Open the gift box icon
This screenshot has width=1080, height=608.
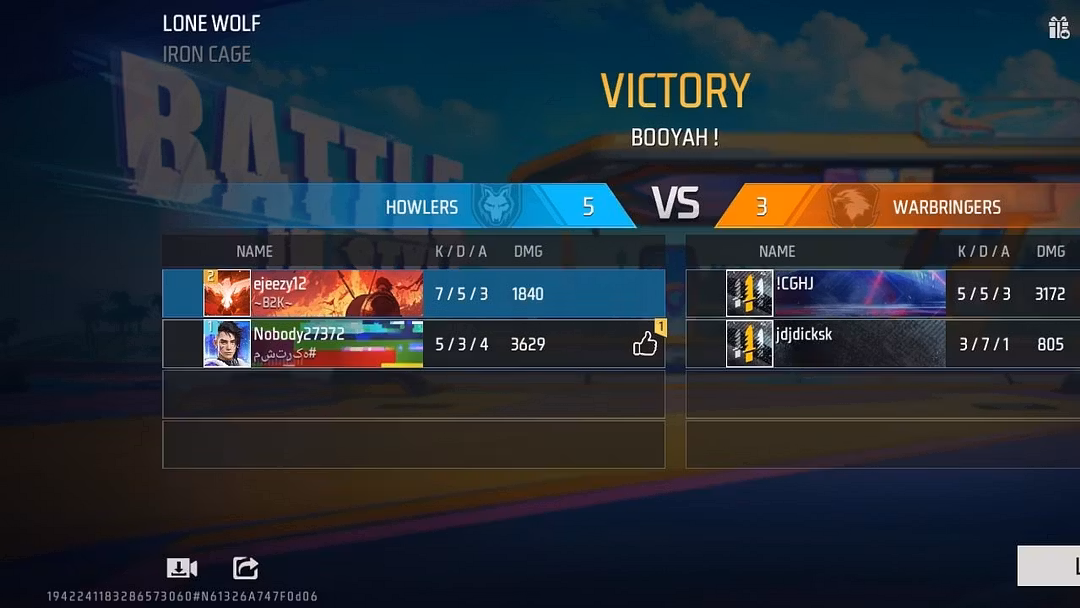pyautogui.click(x=1059, y=28)
